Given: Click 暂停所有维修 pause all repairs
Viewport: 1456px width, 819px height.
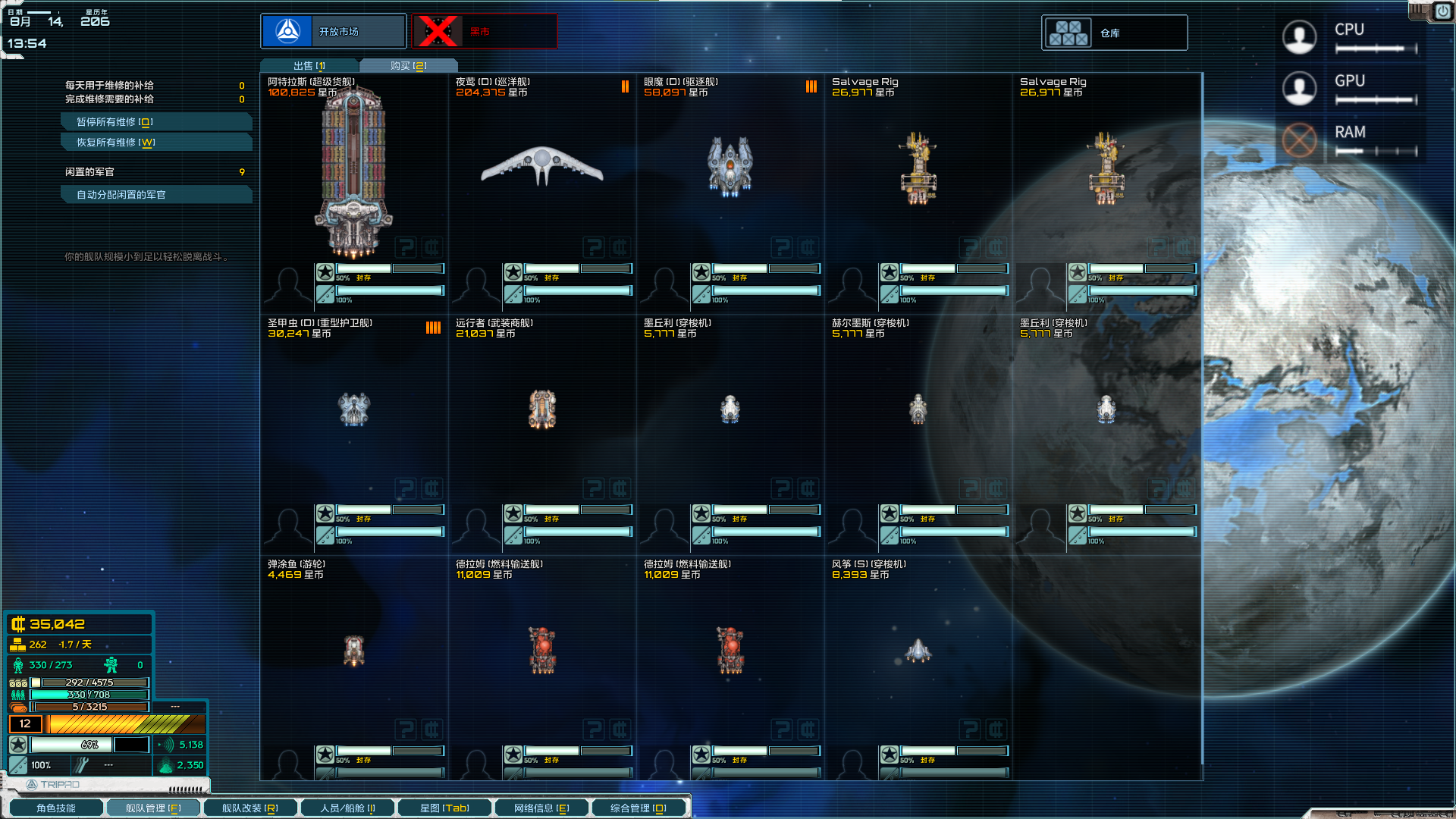Looking at the screenshot, I should point(155,122).
